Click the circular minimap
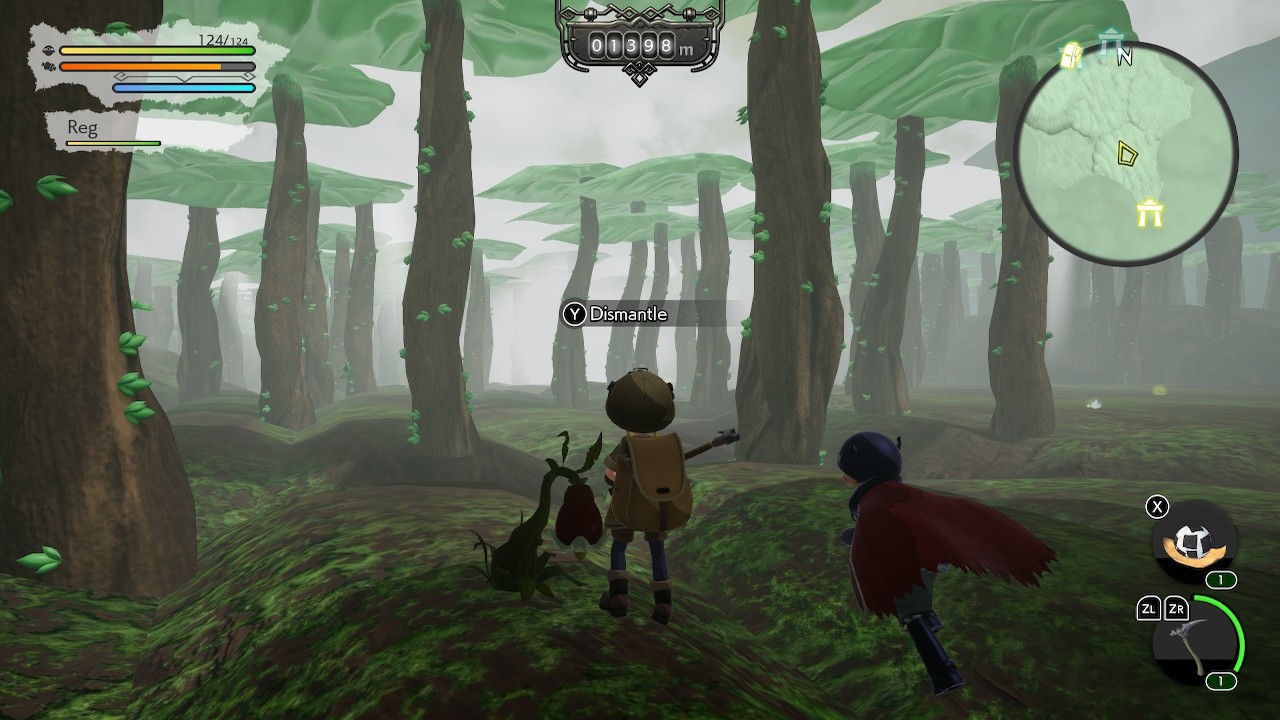This screenshot has width=1280, height=720. (1127, 155)
